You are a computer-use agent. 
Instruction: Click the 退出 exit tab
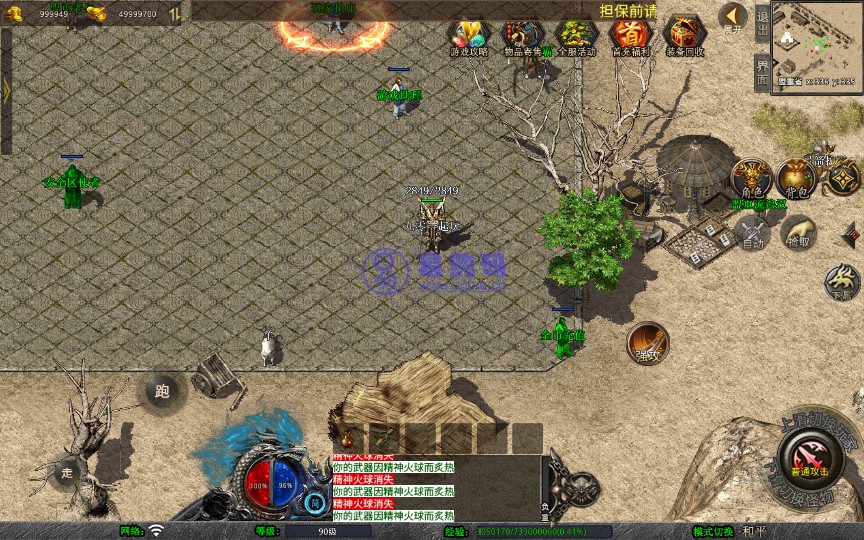pyautogui.click(x=762, y=23)
